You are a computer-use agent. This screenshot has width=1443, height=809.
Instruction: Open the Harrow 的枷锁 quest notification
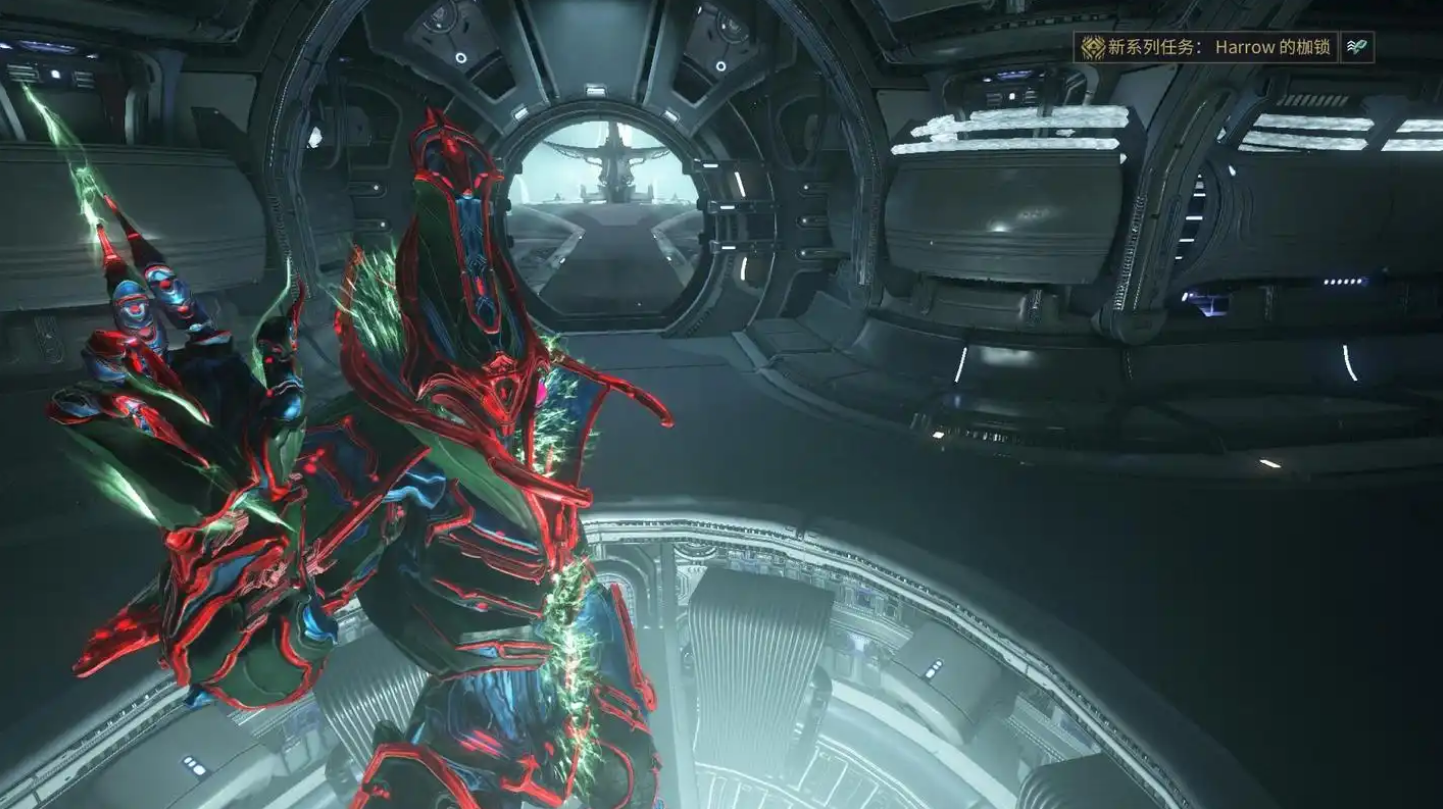tap(1207, 48)
